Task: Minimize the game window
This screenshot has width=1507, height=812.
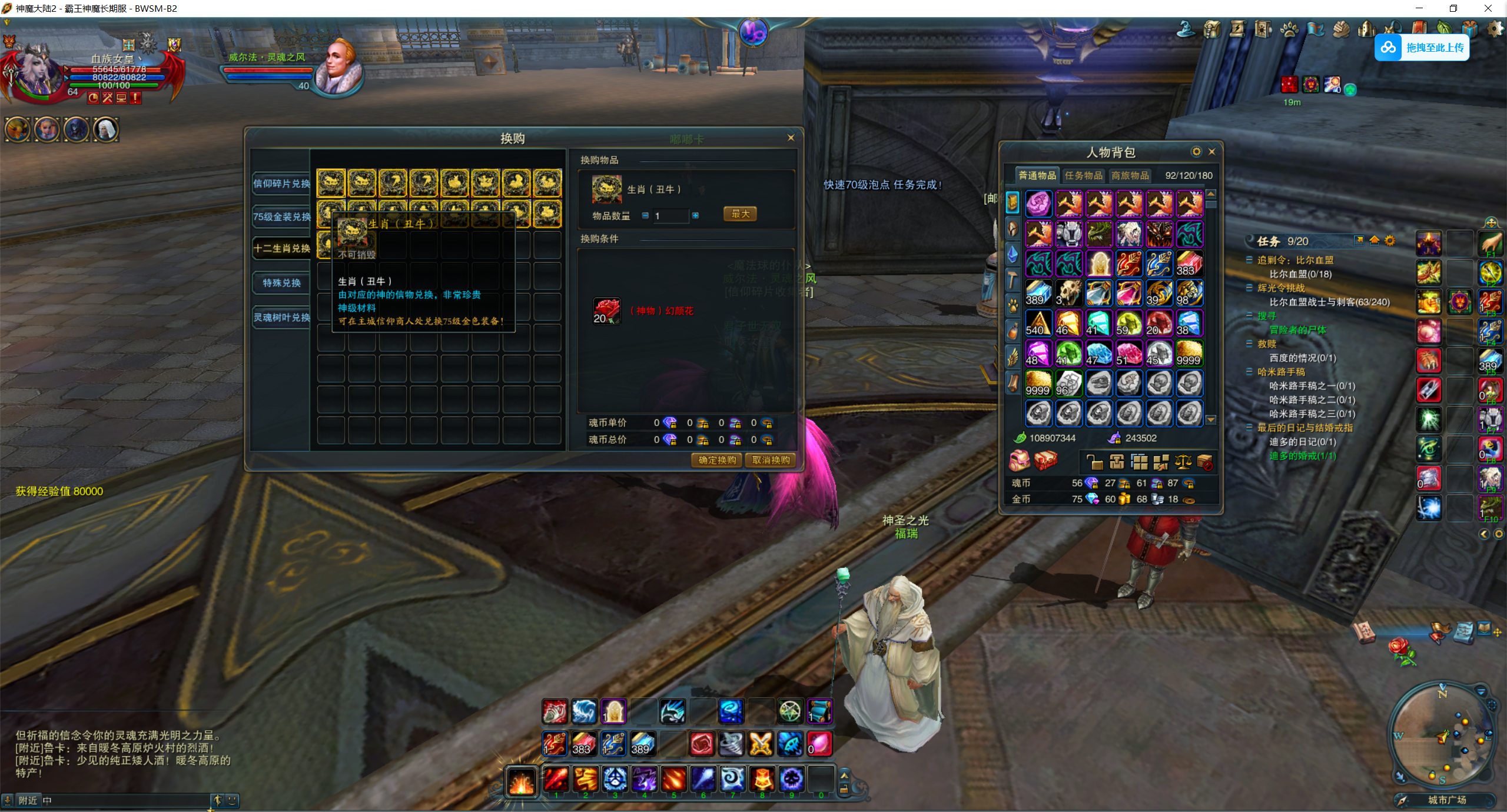Action: pos(1419,8)
